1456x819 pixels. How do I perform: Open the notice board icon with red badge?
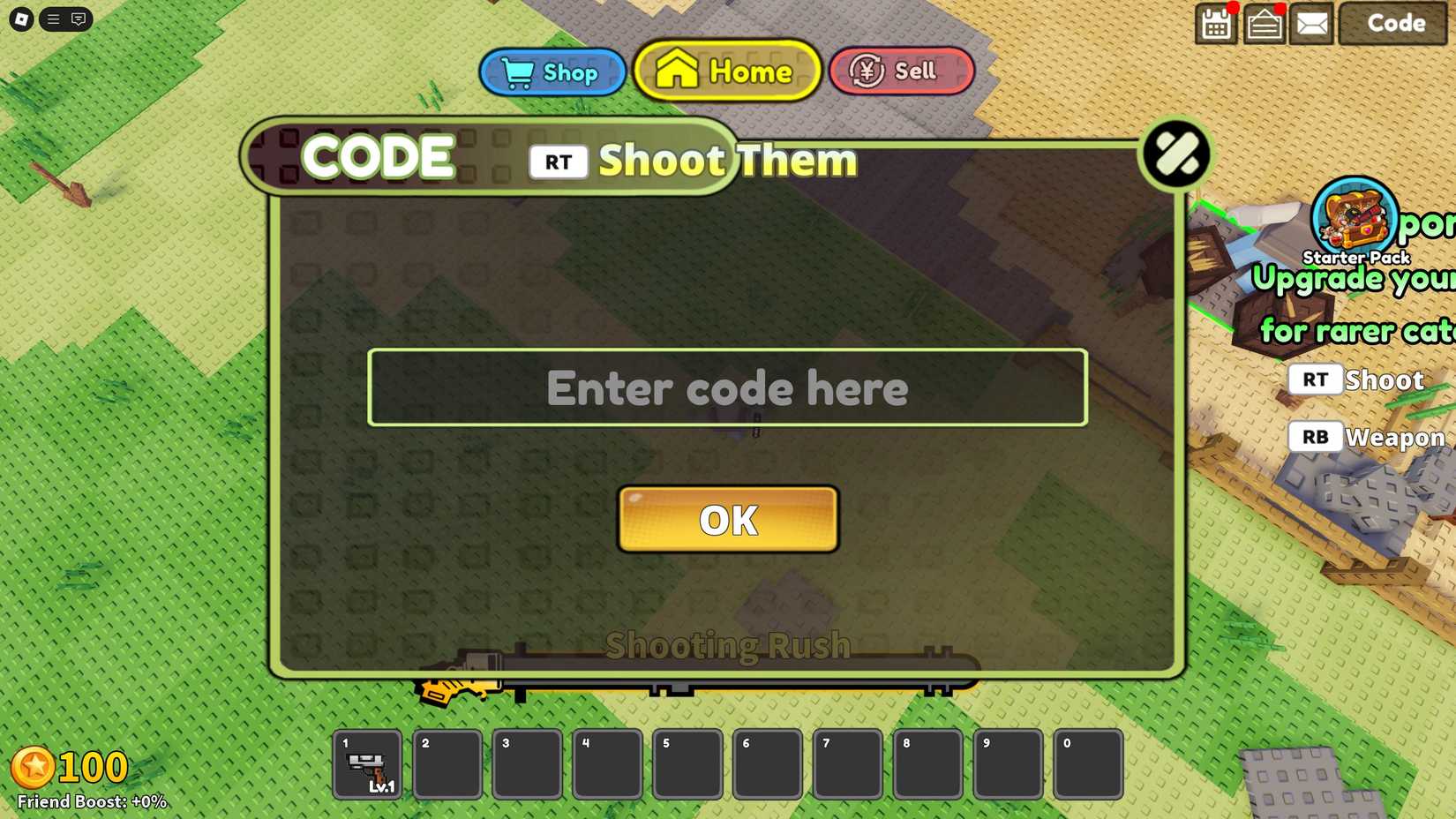pos(1264,24)
